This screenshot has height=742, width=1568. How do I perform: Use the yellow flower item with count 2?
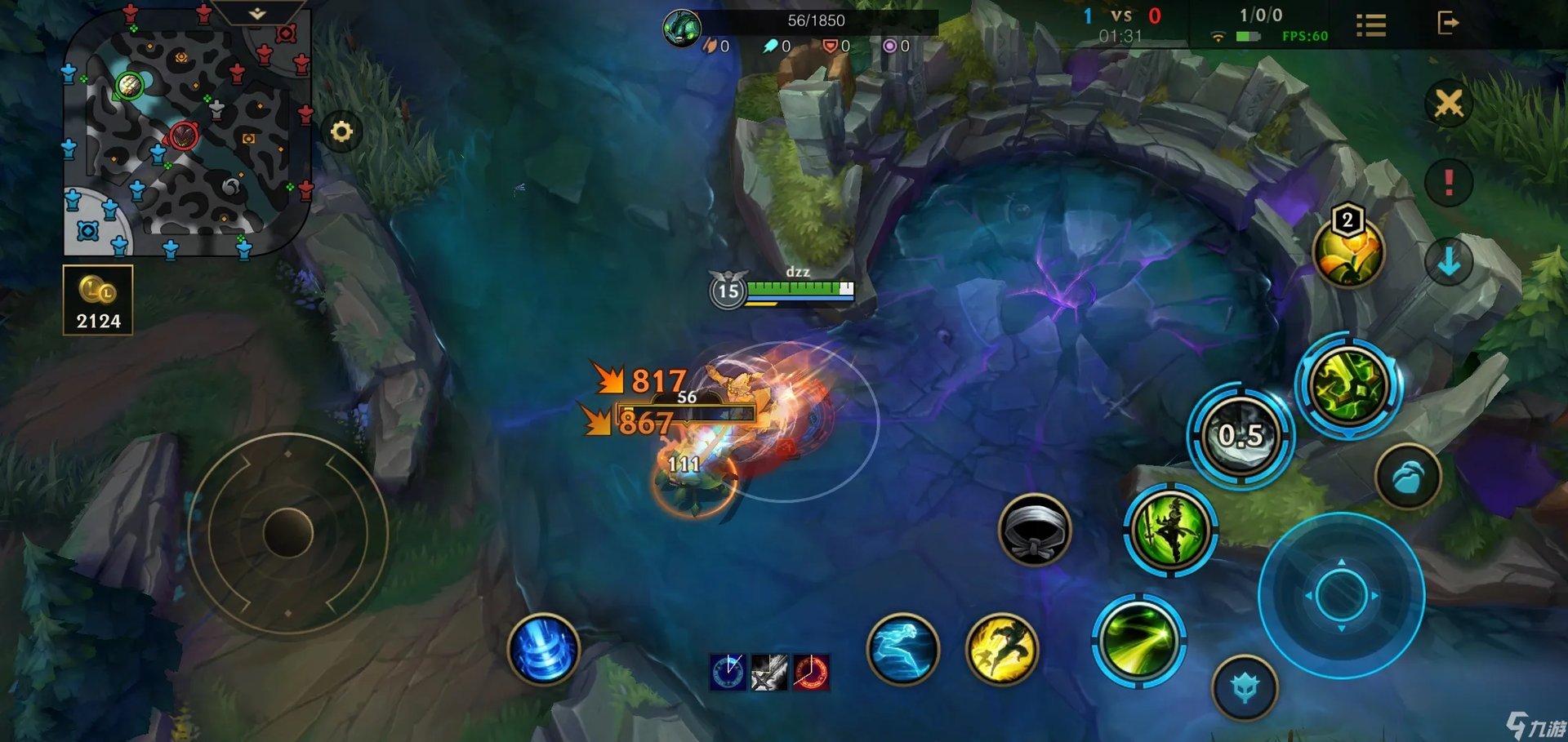click(x=1348, y=251)
